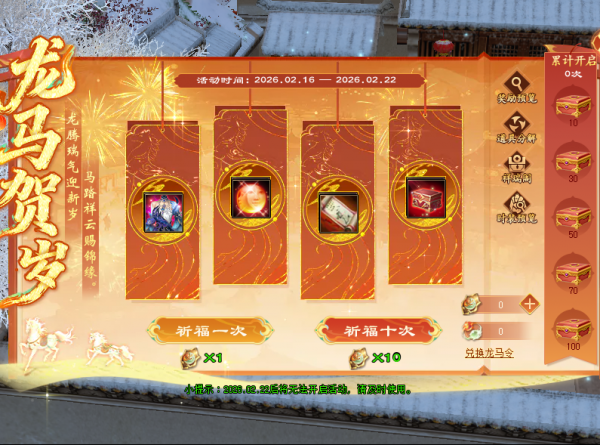Select the red treasure chest reward icon
The width and height of the screenshot is (600, 445).
click(x=423, y=199)
